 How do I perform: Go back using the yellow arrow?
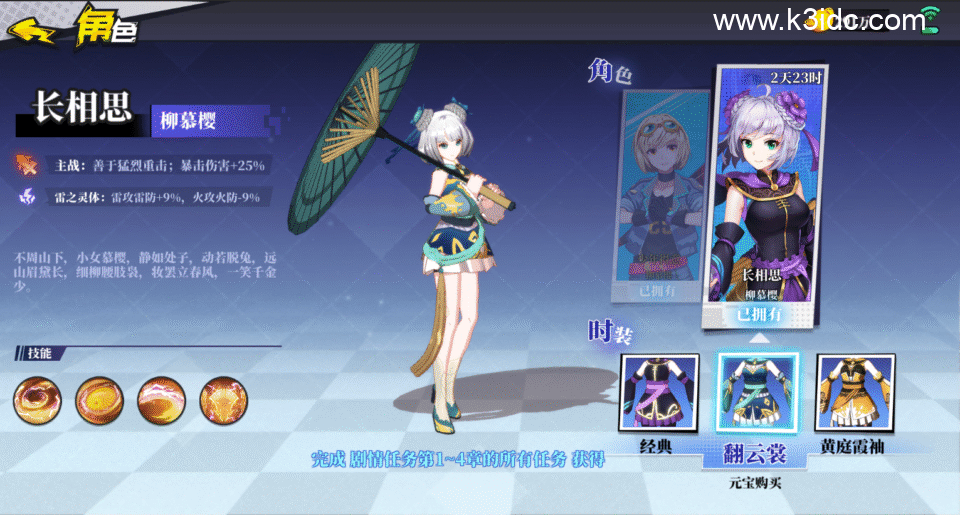click(x=31, y=29)
